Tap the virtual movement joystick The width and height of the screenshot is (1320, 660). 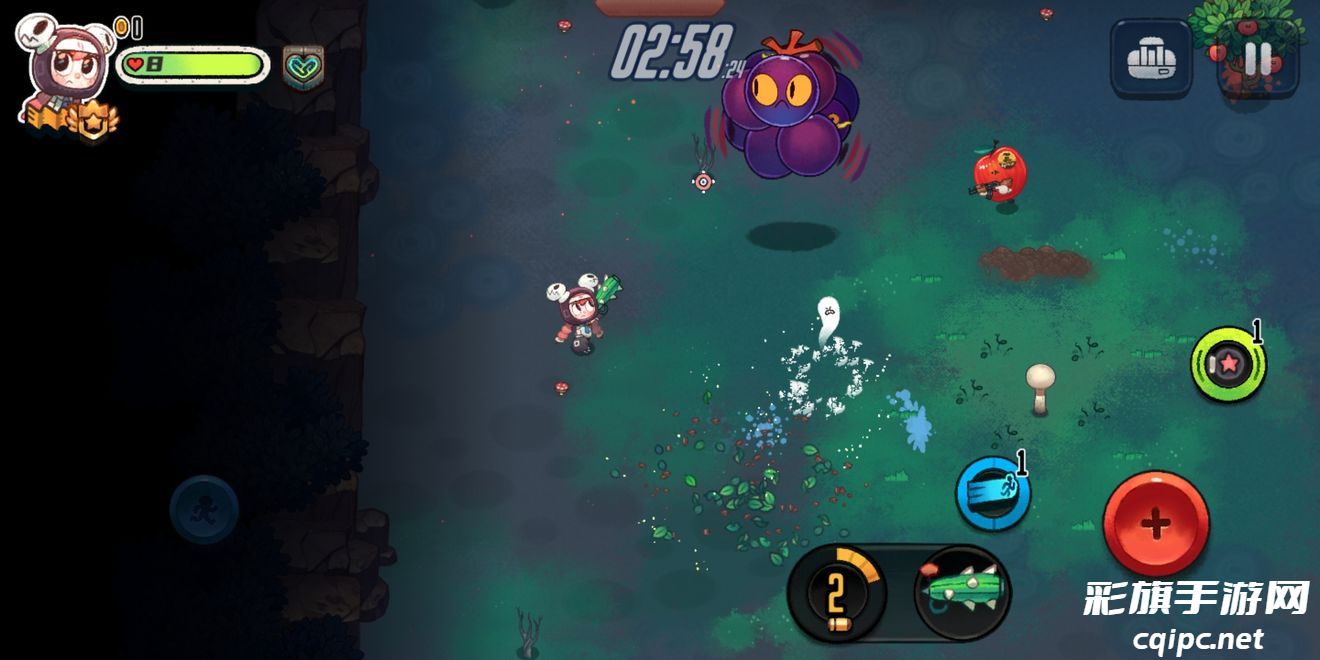204,509
